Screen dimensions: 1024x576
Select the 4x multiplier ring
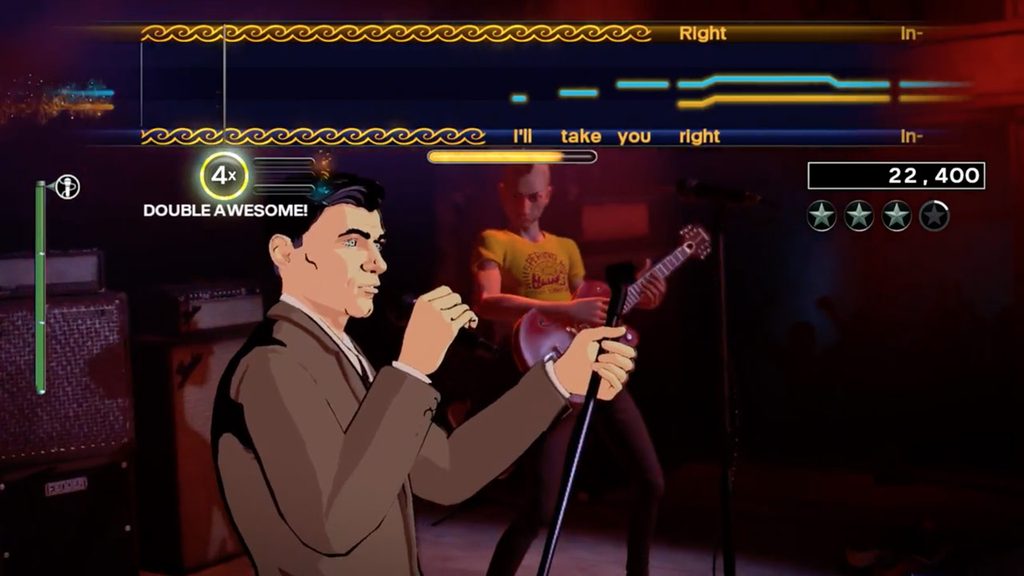223,176
